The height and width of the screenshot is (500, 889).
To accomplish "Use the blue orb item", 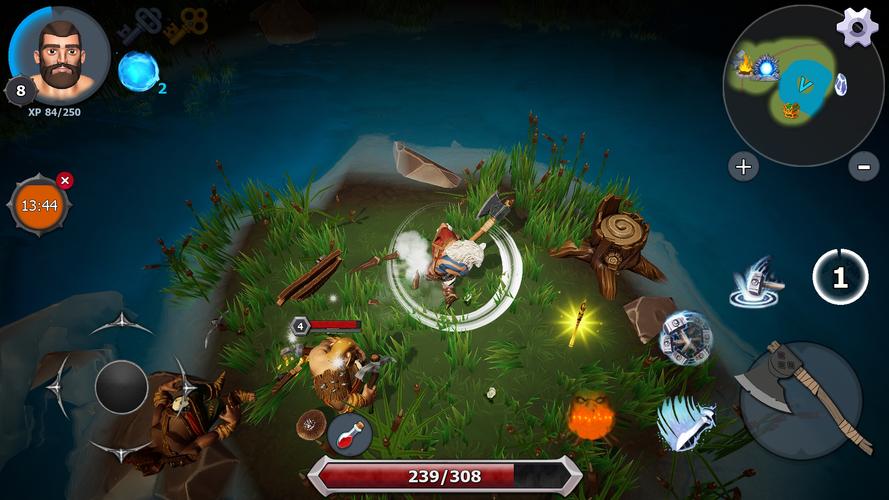I will pos(138,71).
